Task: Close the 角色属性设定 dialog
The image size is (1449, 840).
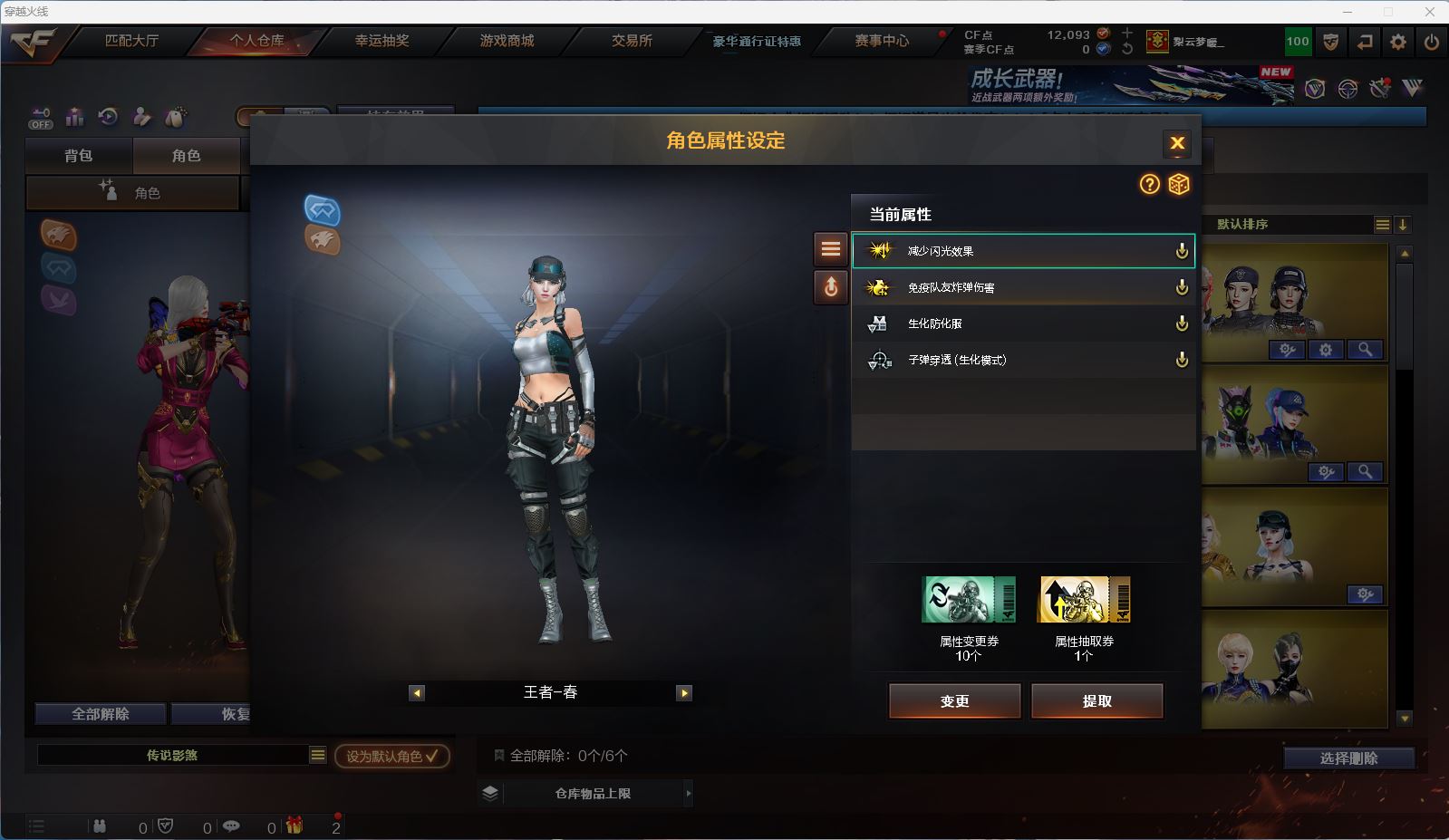Action: pyautogui.click(x=1177, y=143)
